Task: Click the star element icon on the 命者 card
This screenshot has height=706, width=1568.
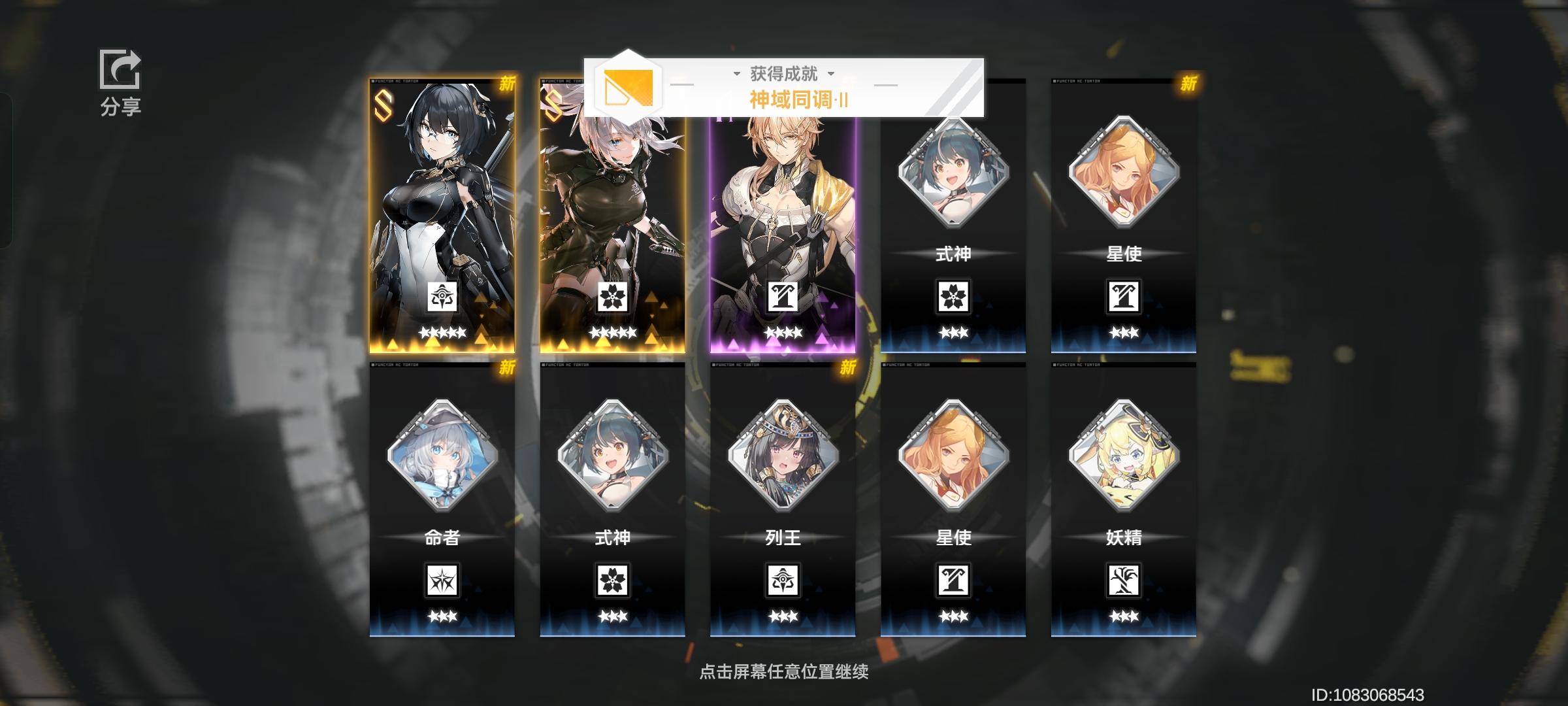Action: tap(442, 581)
